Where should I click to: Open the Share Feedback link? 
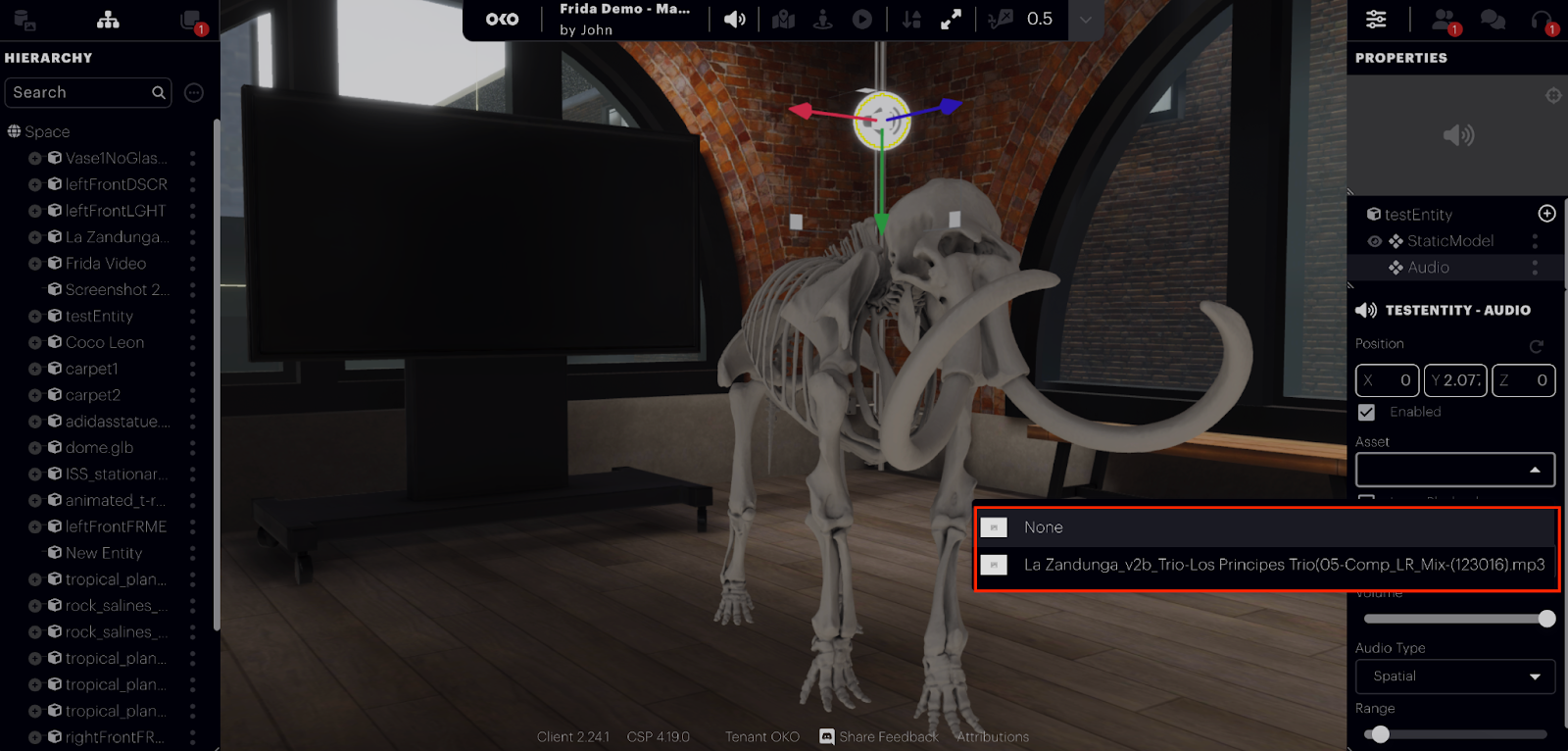click(888, 737)
